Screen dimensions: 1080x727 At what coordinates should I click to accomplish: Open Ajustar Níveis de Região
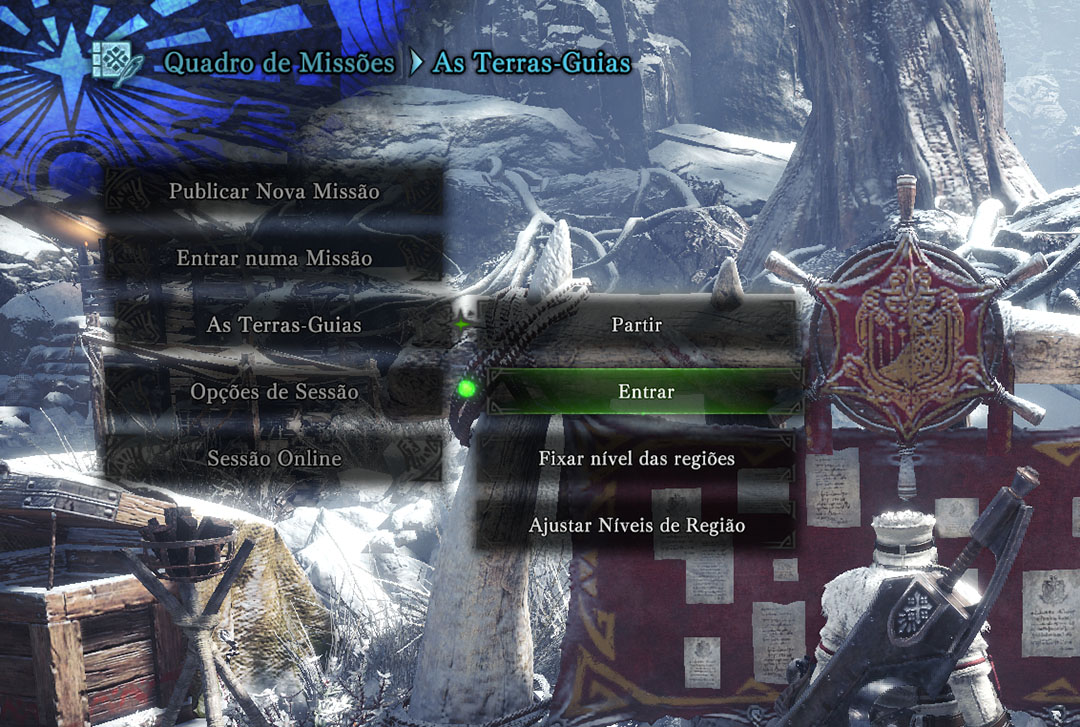[637, 525]
